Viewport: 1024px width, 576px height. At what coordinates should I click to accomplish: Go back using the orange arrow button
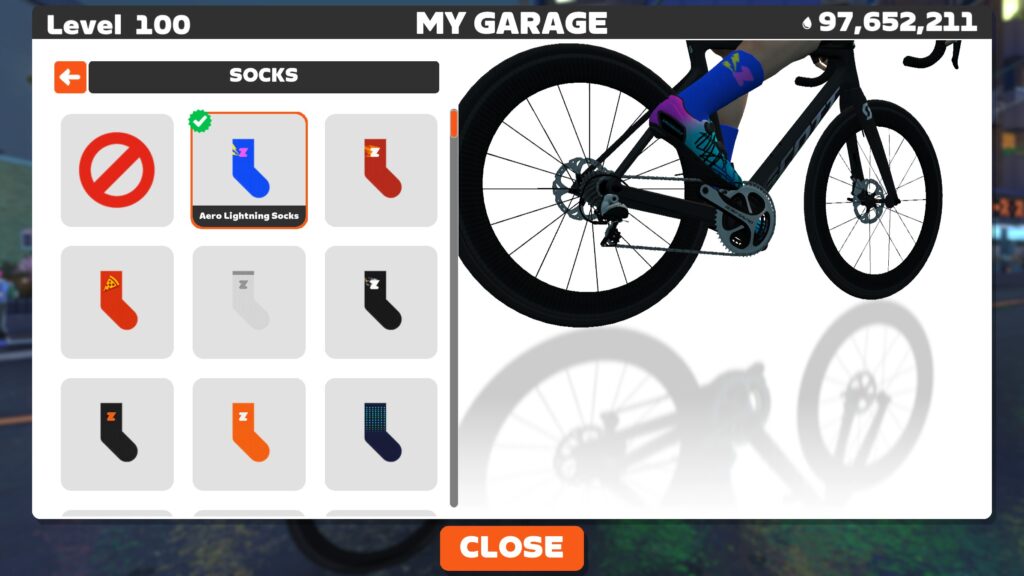click(70, 77)
